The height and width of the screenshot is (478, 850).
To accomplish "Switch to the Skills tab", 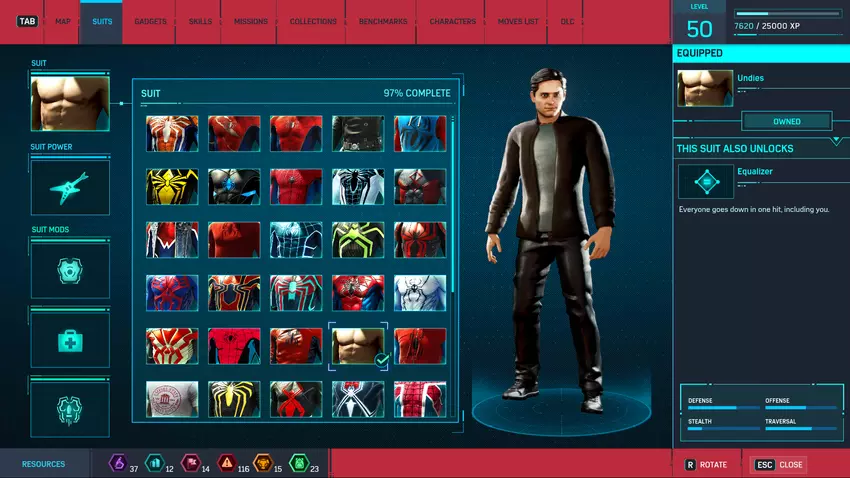I will pos(200,21).
